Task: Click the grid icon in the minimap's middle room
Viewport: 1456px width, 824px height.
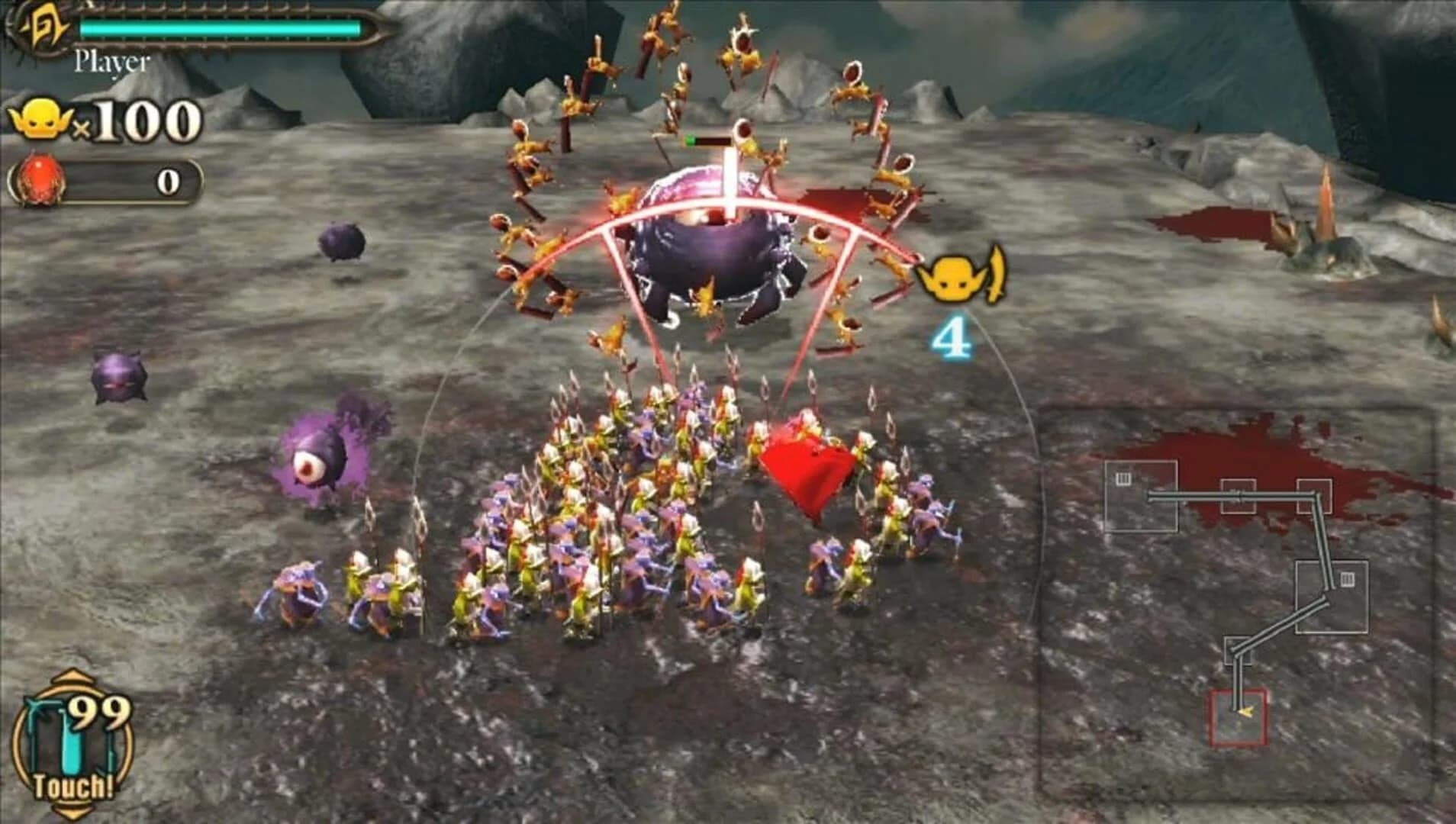Action: [x=1347, y=581]
